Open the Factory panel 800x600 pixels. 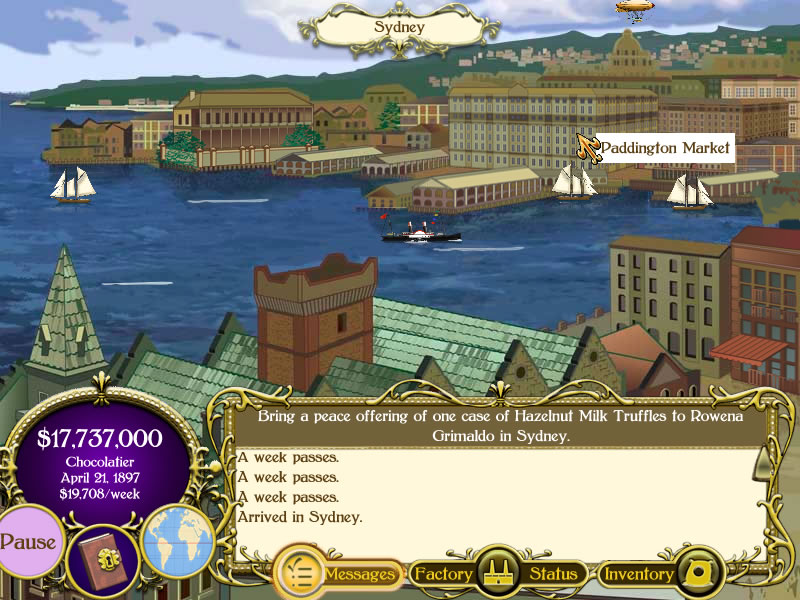tap(443, 574)
